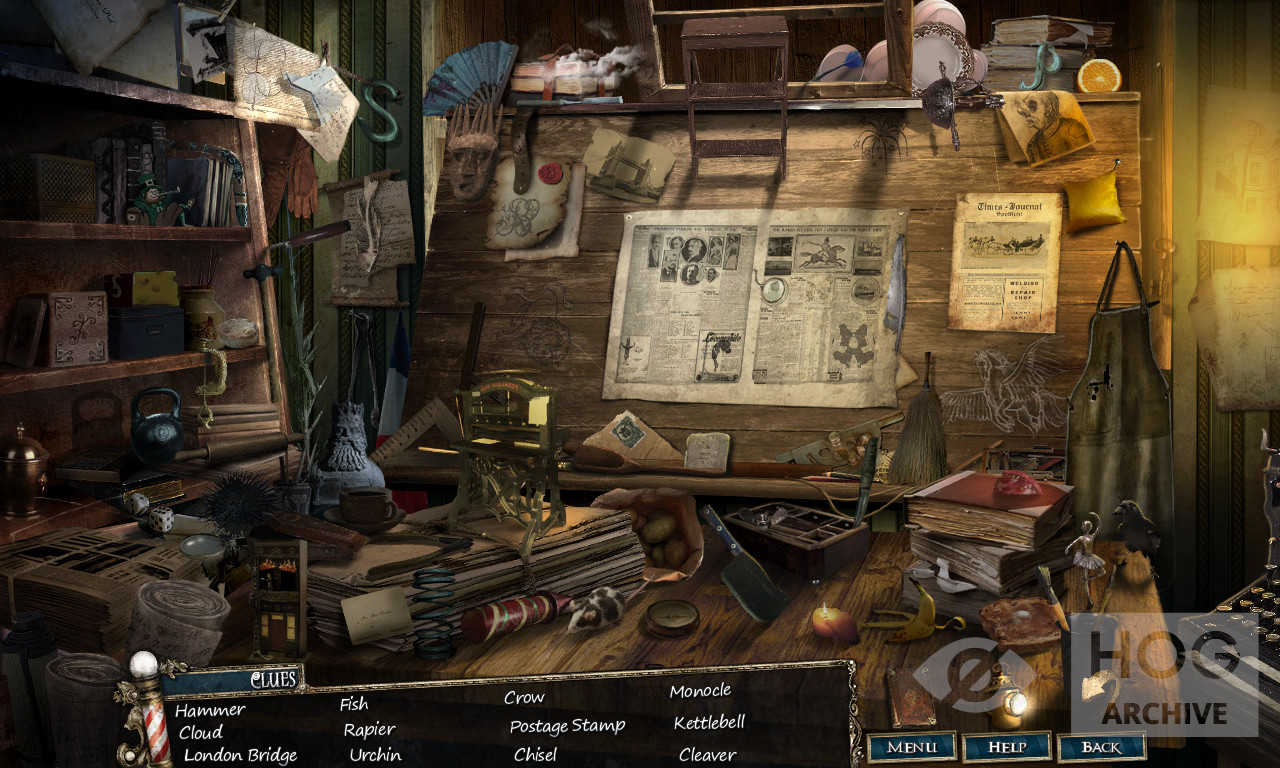Viewport: 1280px width, 768px height.
Task: Select the Crow clue word
Action: tap(524, 698)
